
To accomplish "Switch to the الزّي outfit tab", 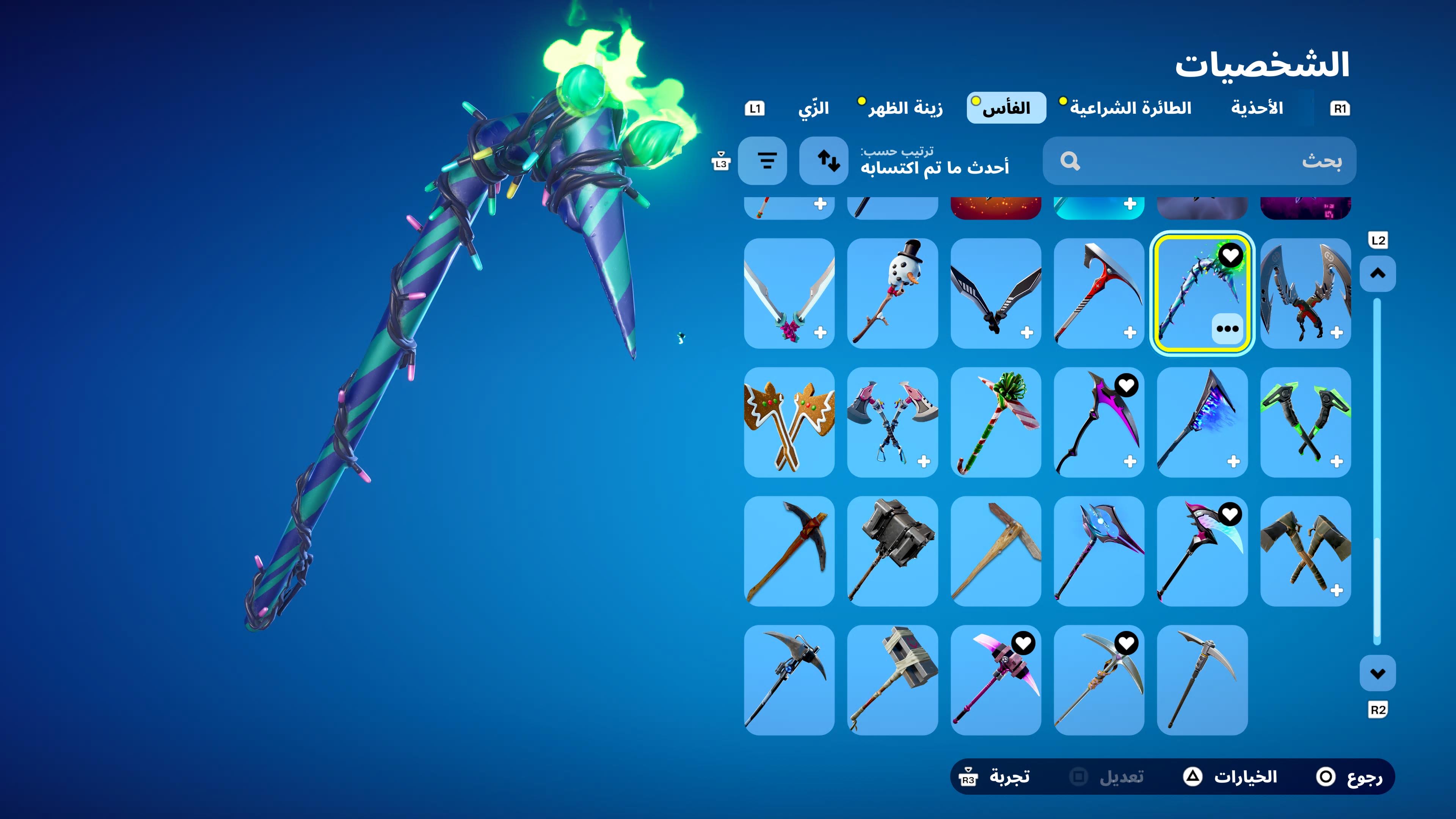I will coord(813,108).
